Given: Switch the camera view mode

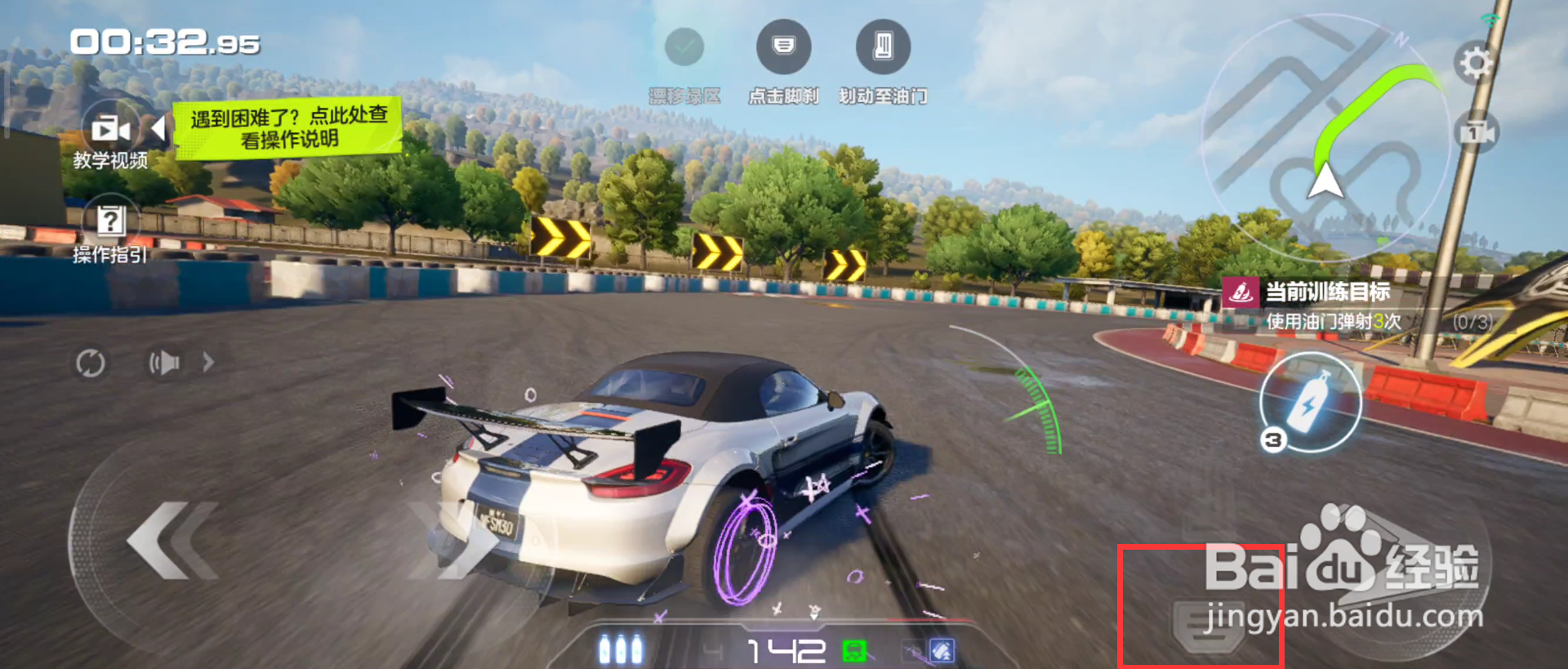Looking at the screenshot, I should pos(1477,132).
